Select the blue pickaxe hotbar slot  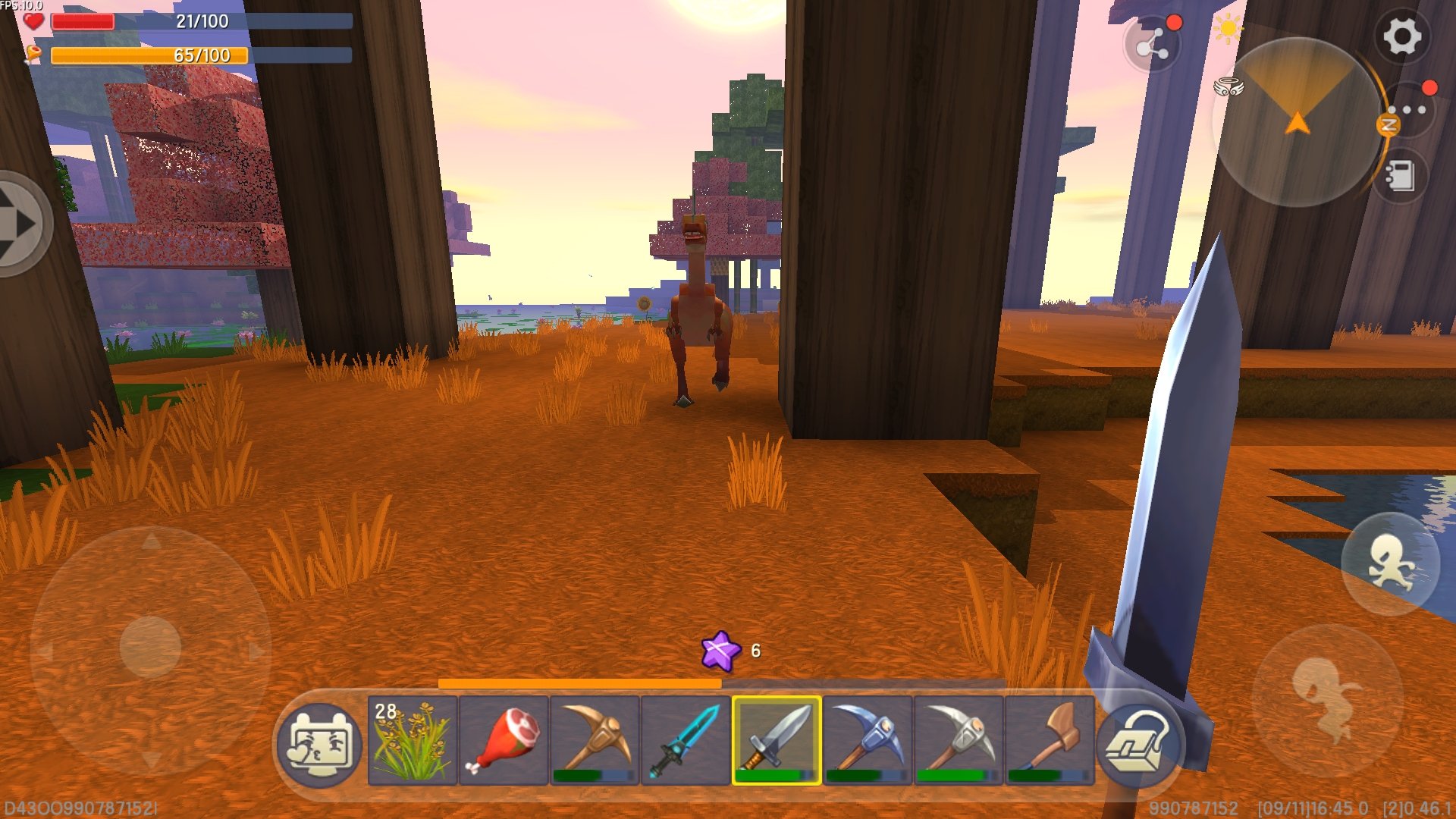pyautogui.click(x=868, y=740)
